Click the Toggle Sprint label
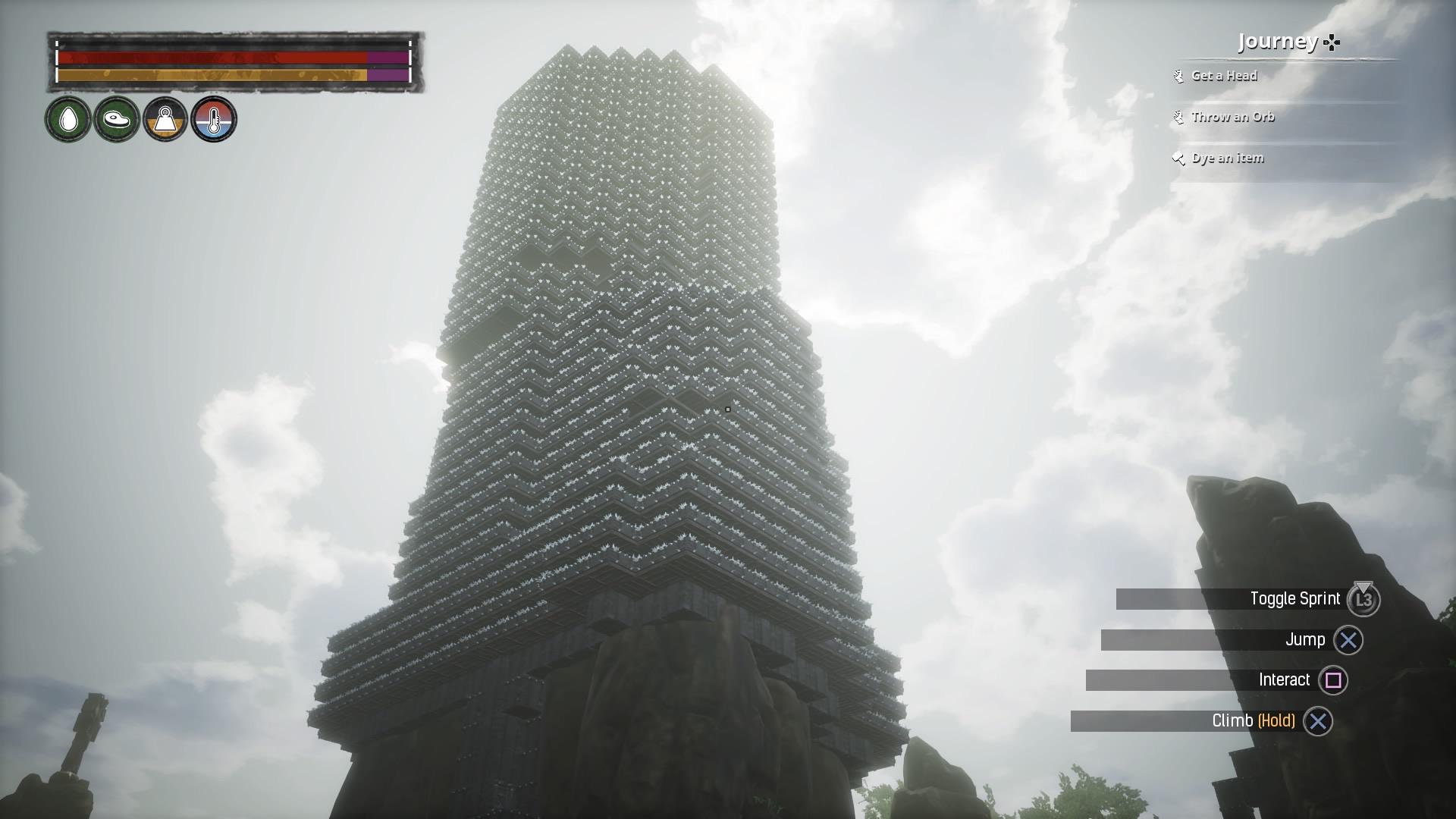1456x819 pixels. [x=1296, y=598]
